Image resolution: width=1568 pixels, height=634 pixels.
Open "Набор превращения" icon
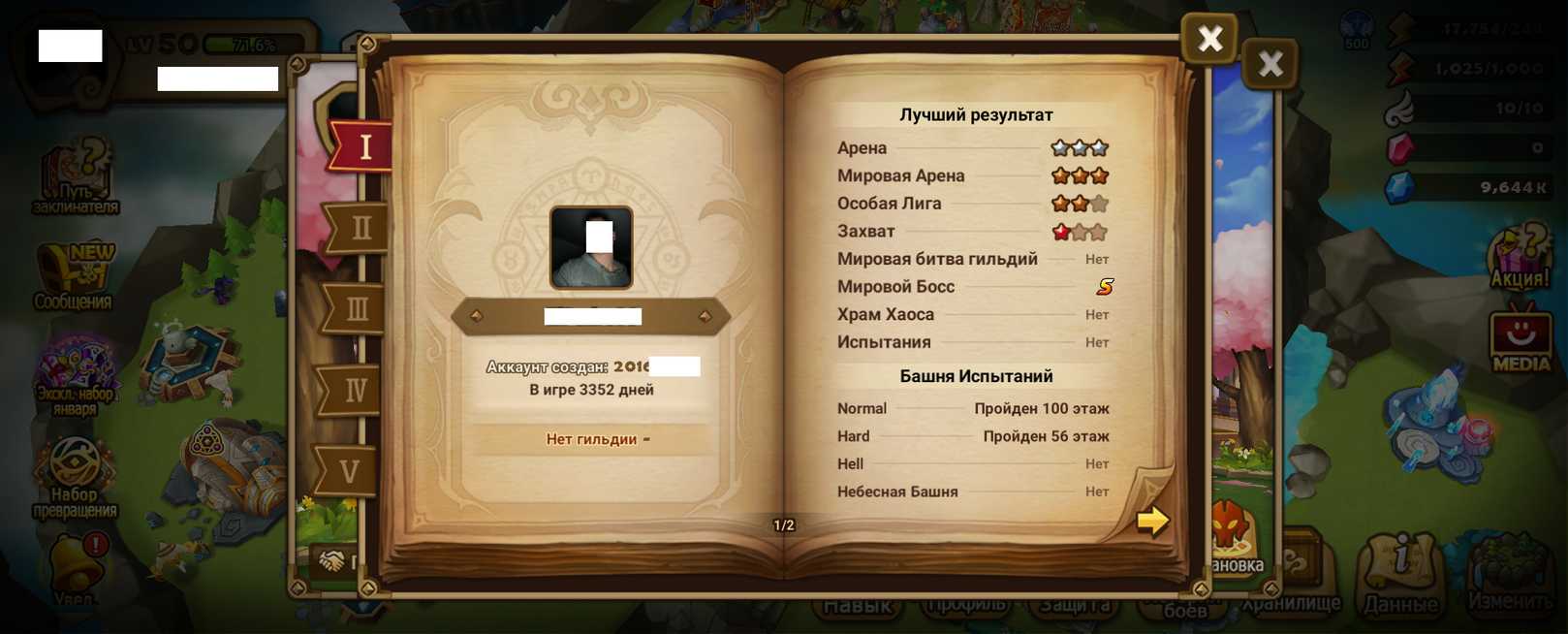[75, 475]
